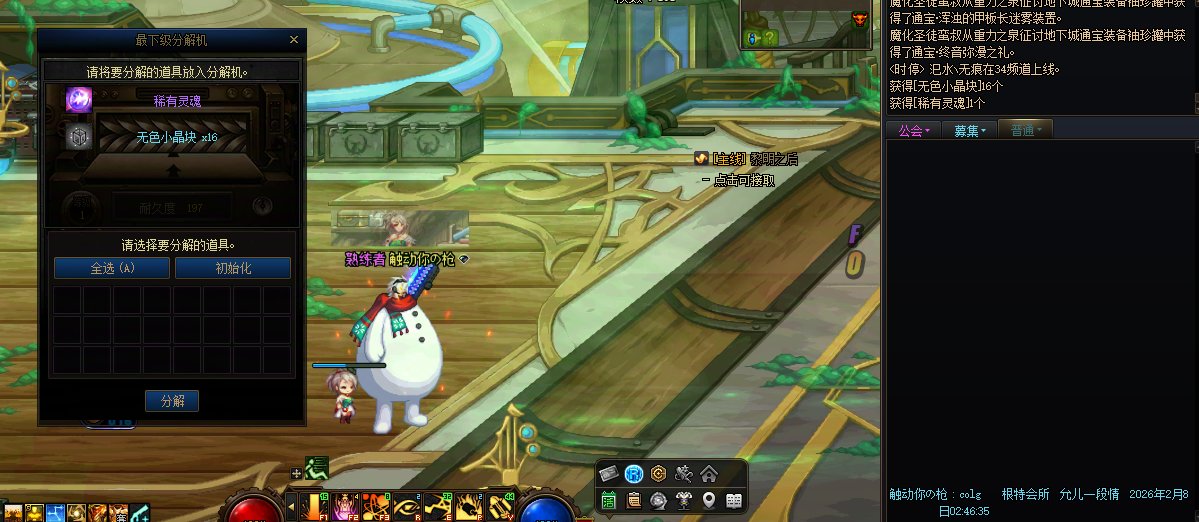Open the map location pin icon

coord(709,500)
